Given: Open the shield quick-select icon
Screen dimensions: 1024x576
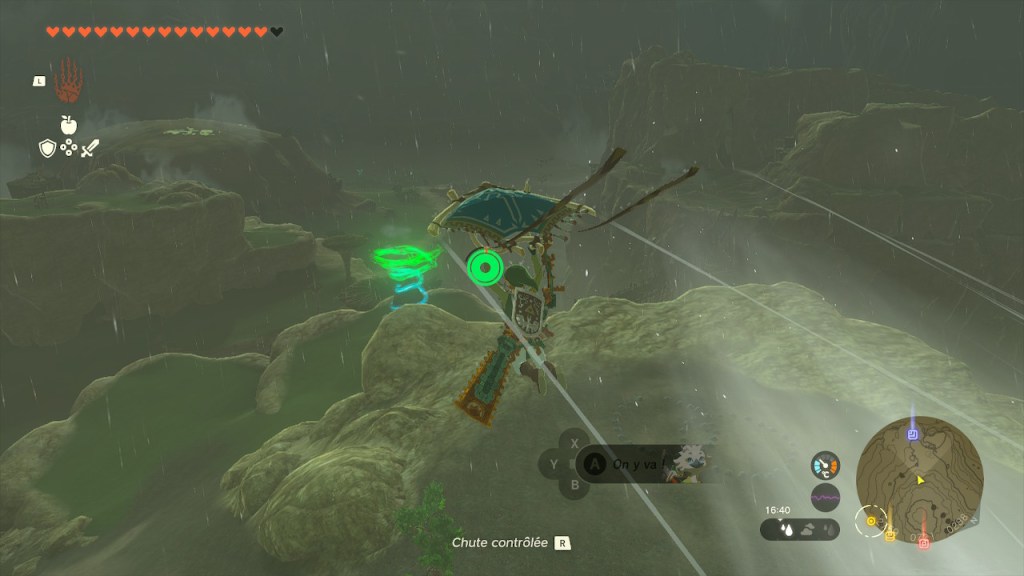Looking at the screenshot, I should tap(47, 148).
